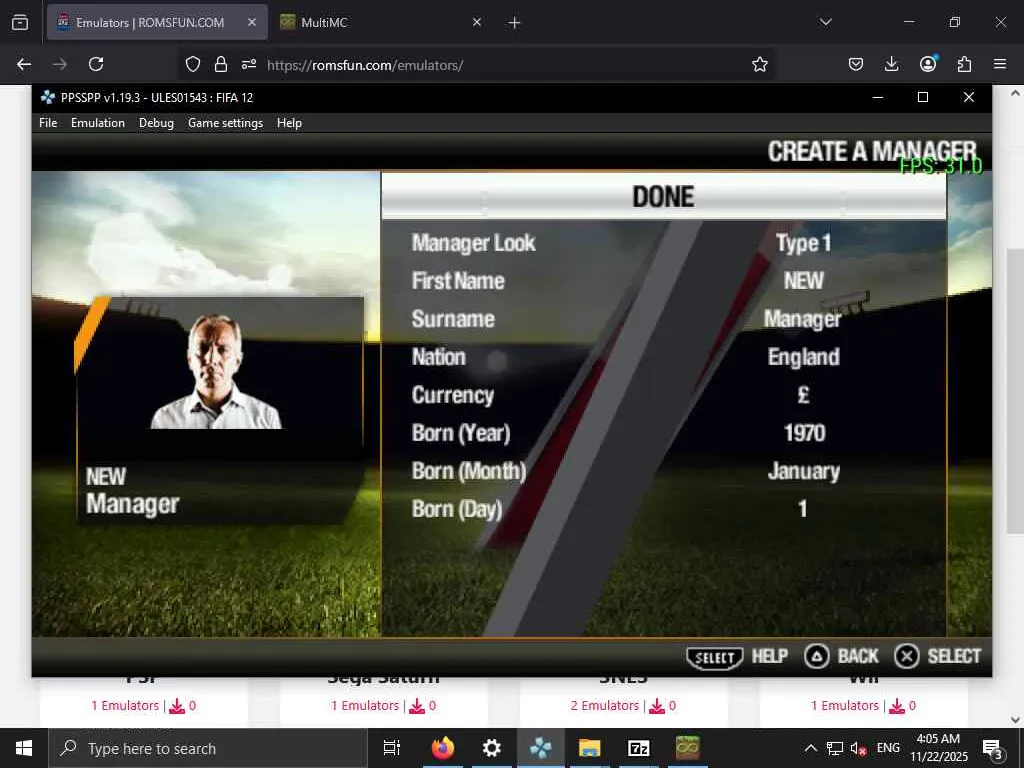The image size is (1024, 768).
Task: Open PPSSPP Game settings menu
Action: 225,123
